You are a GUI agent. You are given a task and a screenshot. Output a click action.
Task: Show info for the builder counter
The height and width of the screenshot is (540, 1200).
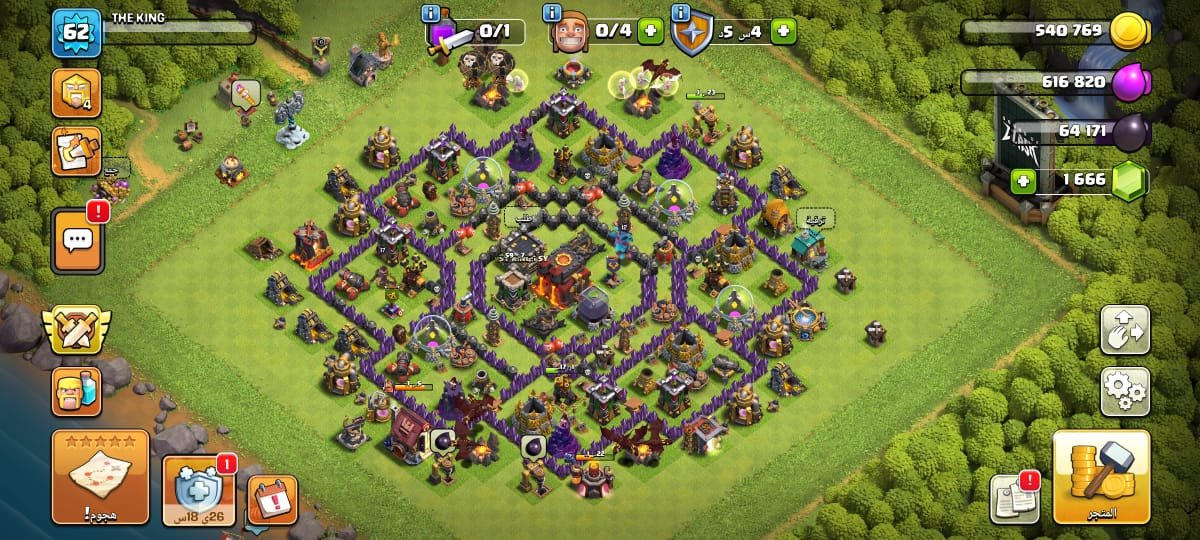[x=551, y=14]
